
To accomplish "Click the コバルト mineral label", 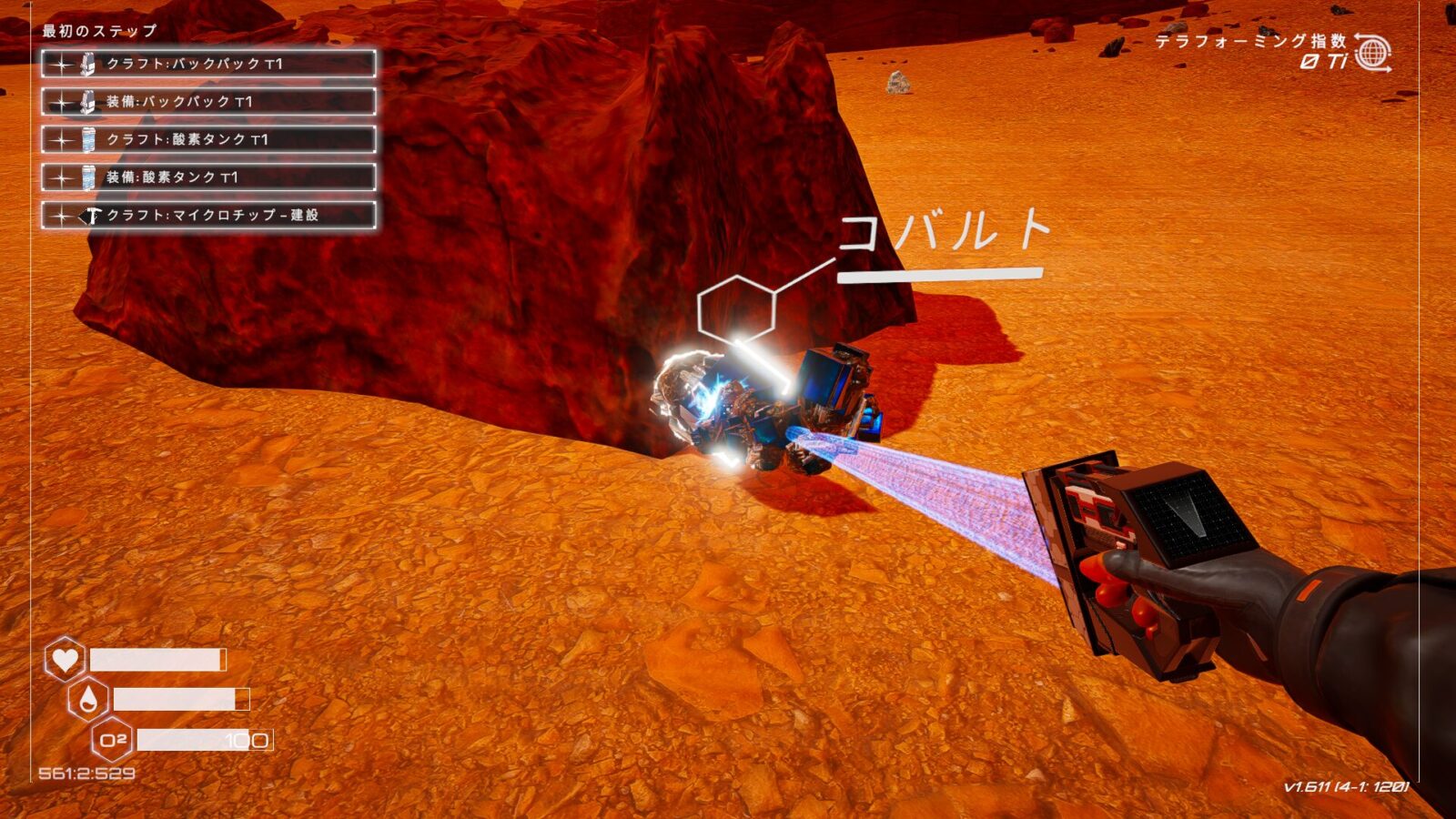I will [x=946, y=235].
